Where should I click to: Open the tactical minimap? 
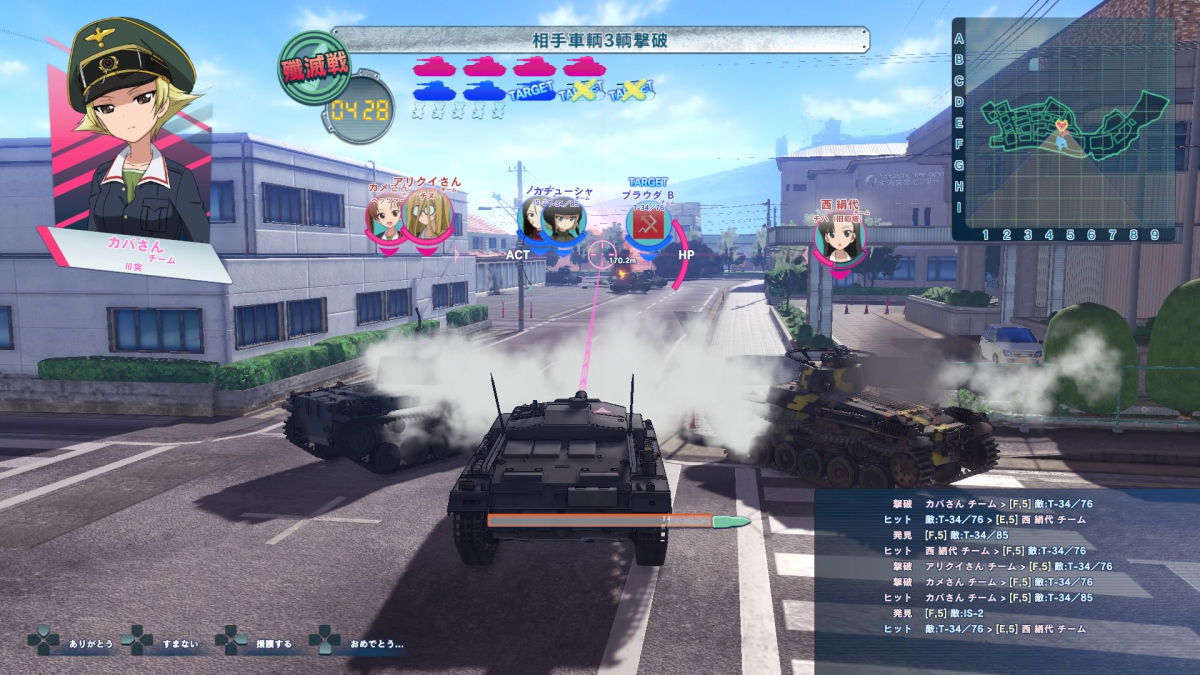(x=1063, y=130)
